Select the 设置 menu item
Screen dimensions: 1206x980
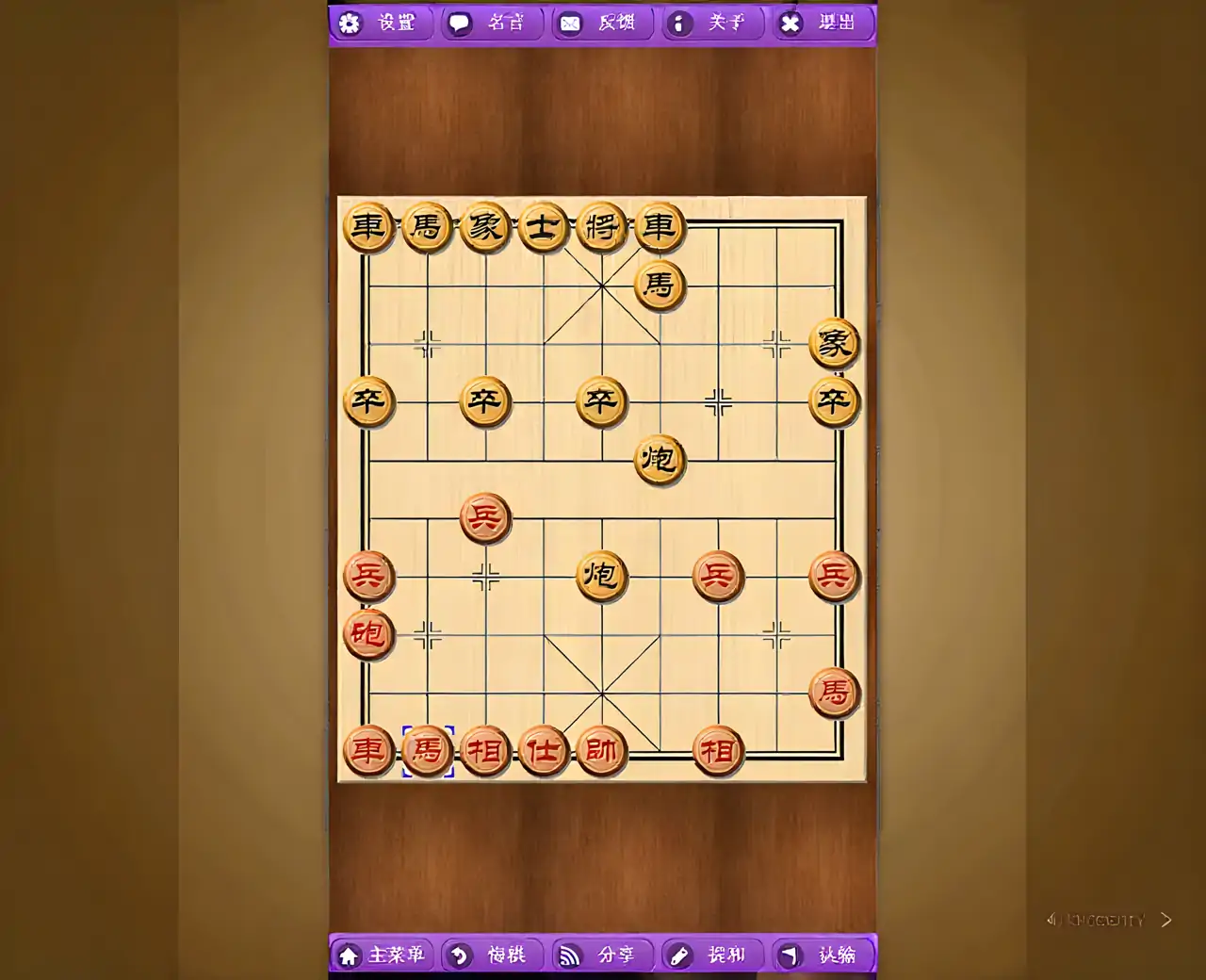click(396, 23)
